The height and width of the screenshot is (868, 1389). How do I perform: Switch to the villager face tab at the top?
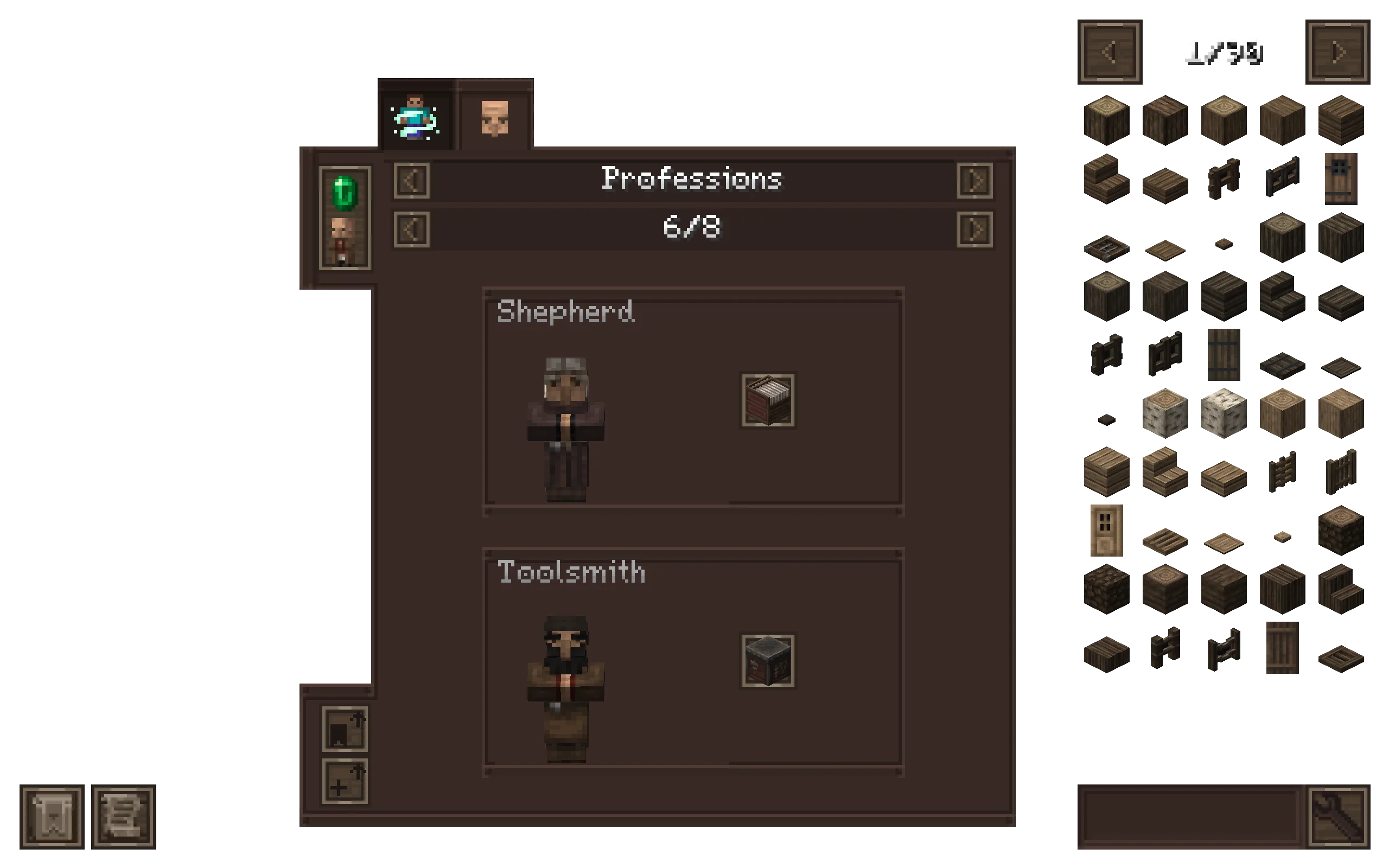pos(495,118)
